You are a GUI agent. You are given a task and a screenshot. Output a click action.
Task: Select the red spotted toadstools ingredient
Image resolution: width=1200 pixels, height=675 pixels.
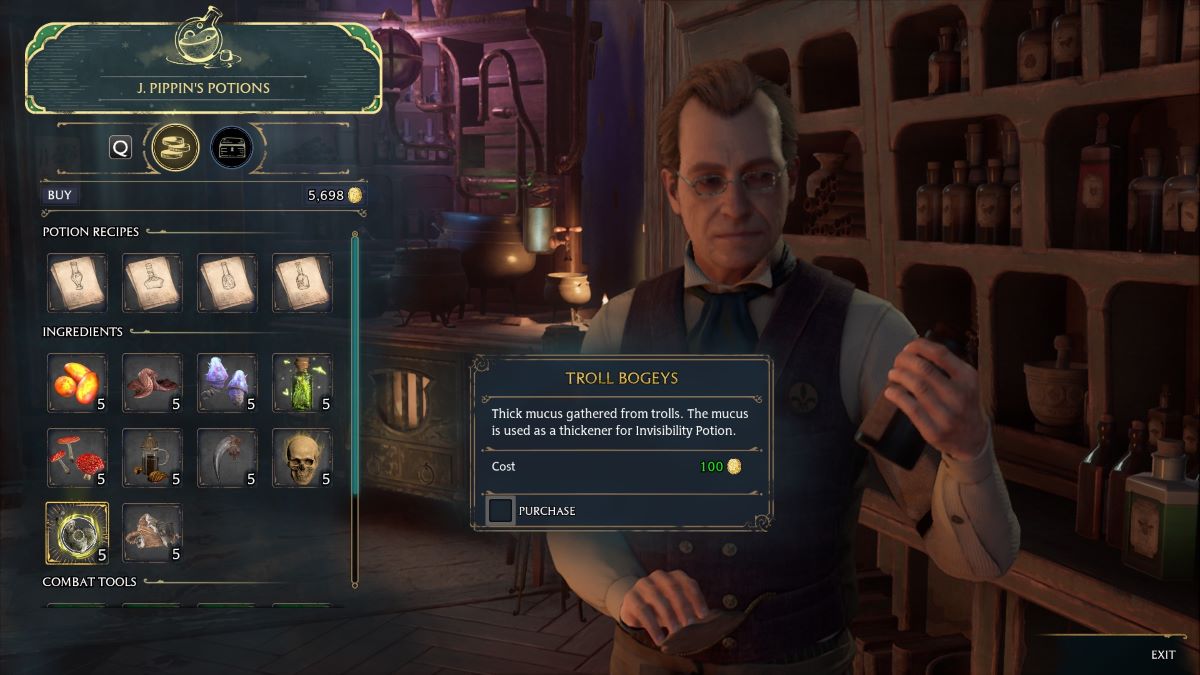pos(77,458)
